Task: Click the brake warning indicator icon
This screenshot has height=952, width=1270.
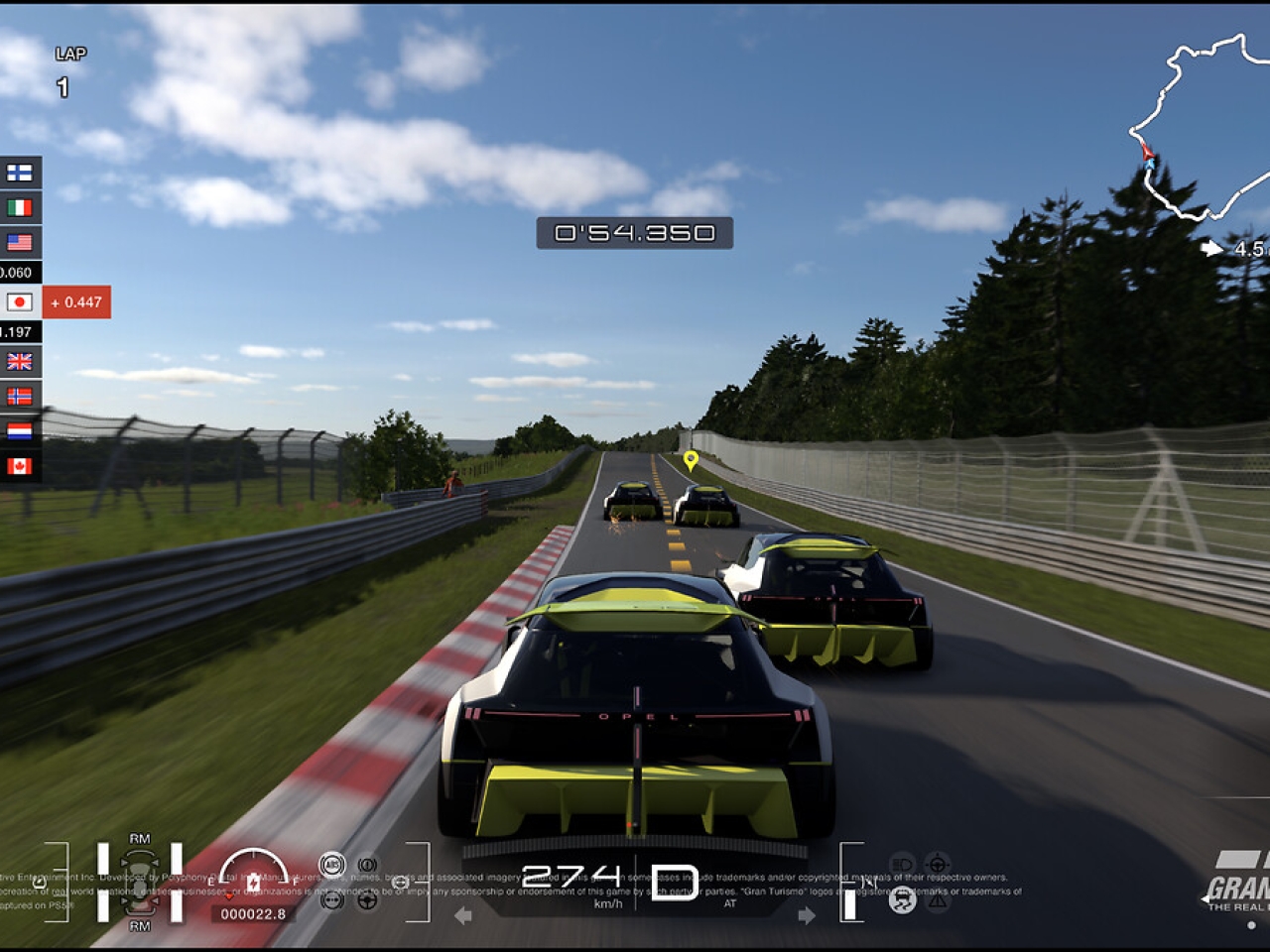Action: click(367, 865)
